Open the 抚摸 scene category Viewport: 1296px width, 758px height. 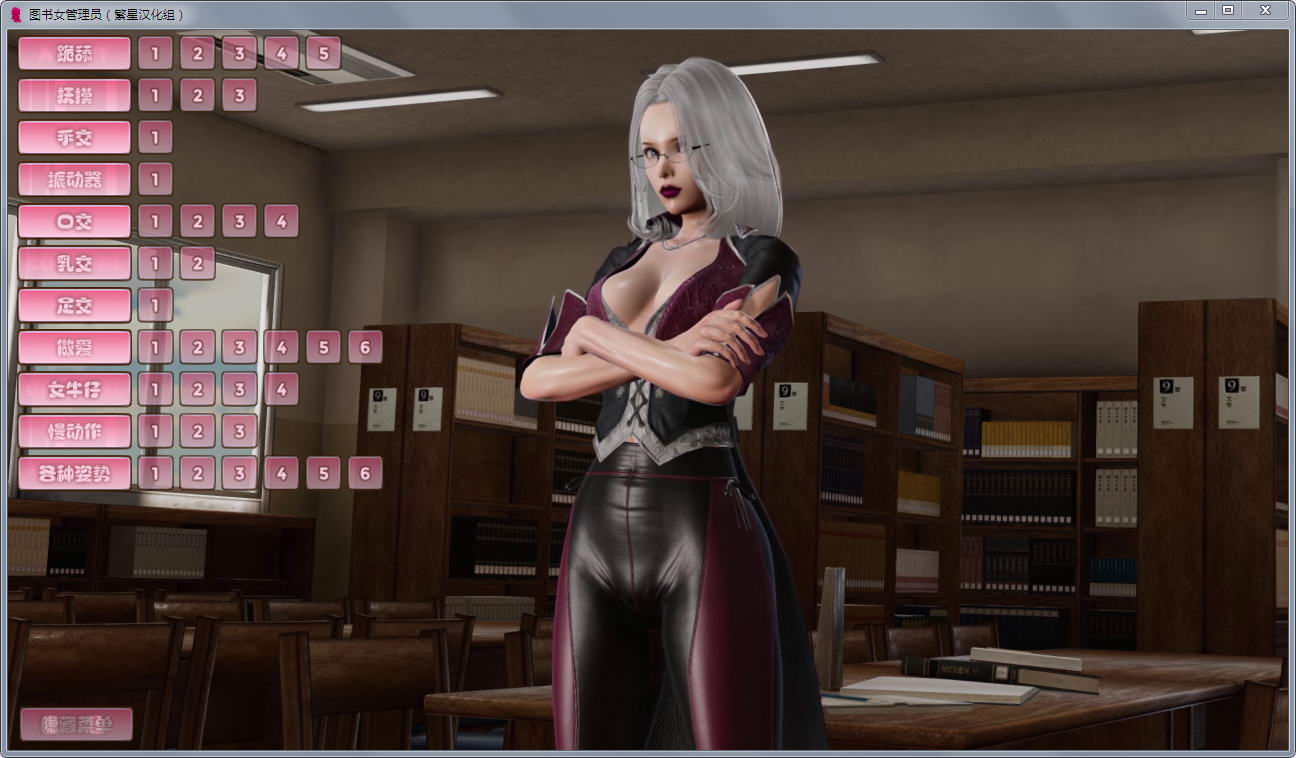73,95
